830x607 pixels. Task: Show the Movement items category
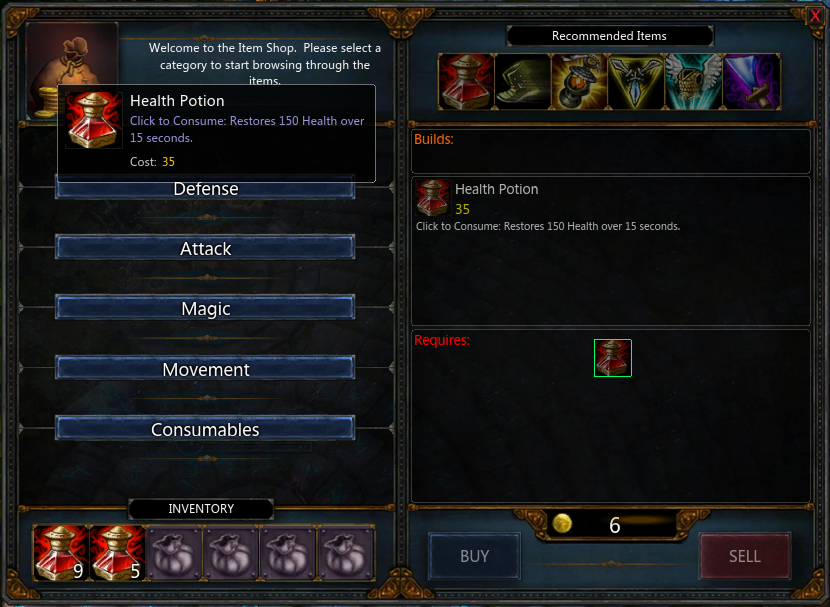tap(205, 369)
